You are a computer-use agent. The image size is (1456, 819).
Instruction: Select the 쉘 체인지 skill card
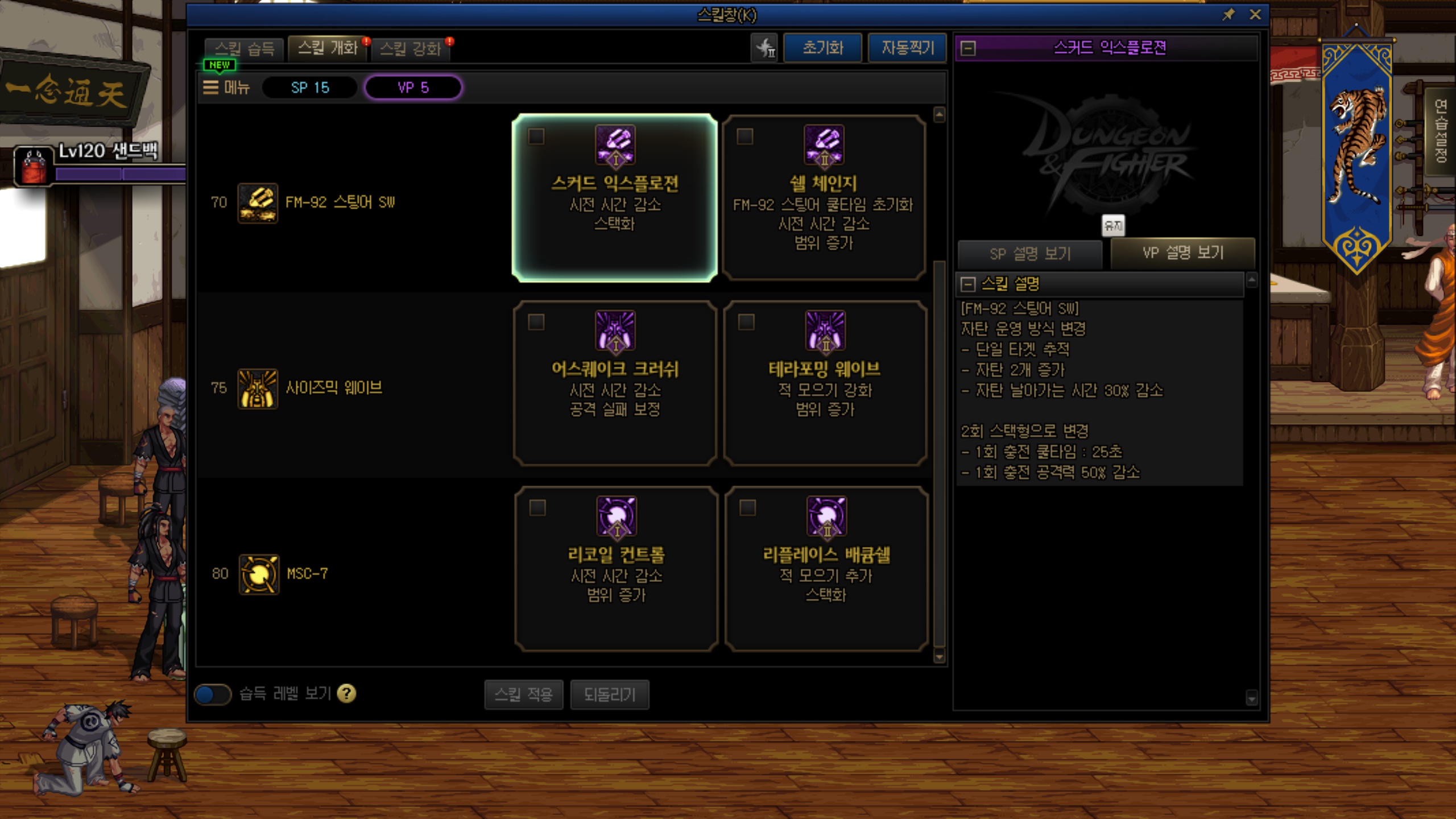(x=824, y=197)
